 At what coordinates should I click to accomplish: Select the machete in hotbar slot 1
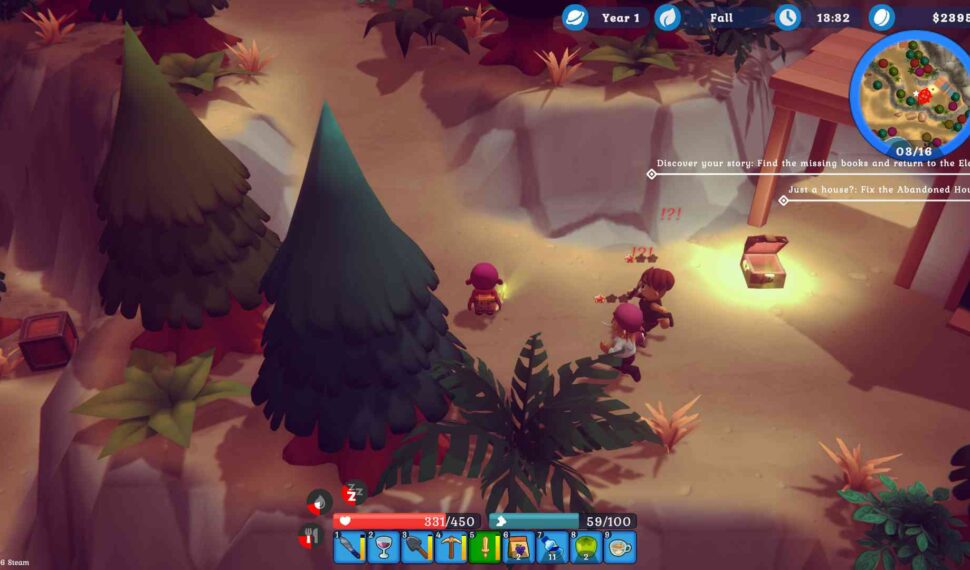tap(349, 547)
